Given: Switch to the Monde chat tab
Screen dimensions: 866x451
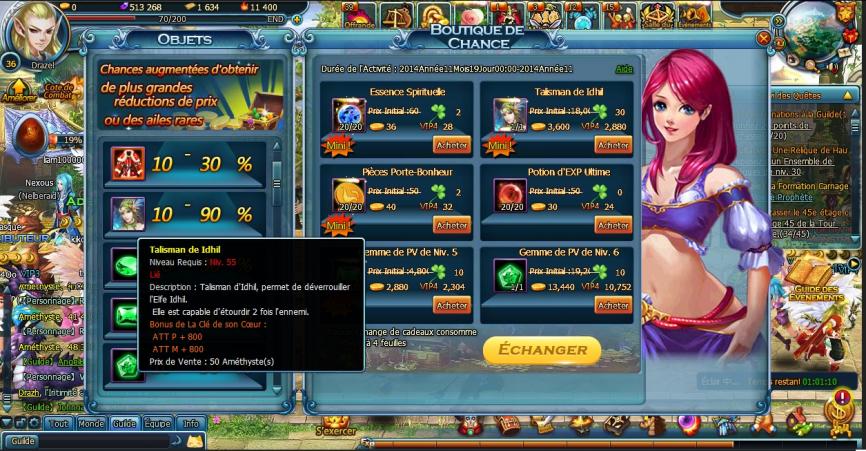Looking at the screenshot, I should [91, 424].
